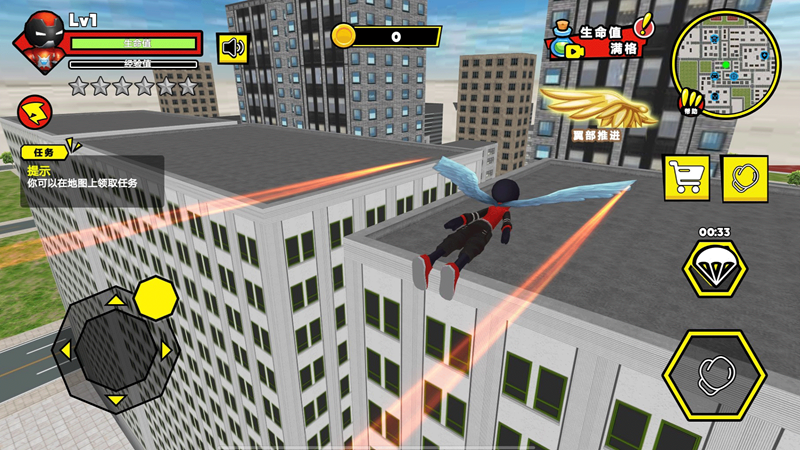This screenshot has width=800, height=450.
Task: Tap the large punch attack button
Action: pyautogui.click(x=714, y=374)
